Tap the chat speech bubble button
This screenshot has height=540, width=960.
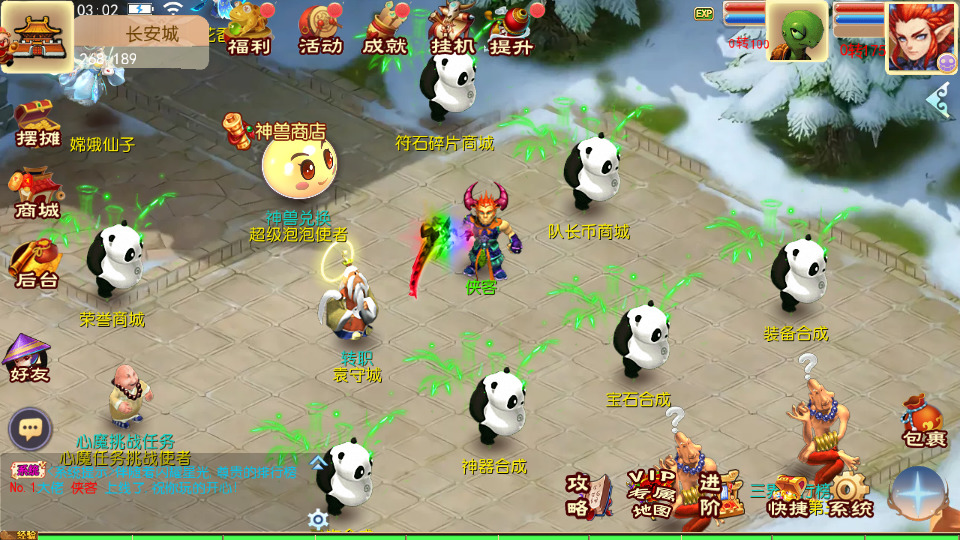[x=31, y=429]
